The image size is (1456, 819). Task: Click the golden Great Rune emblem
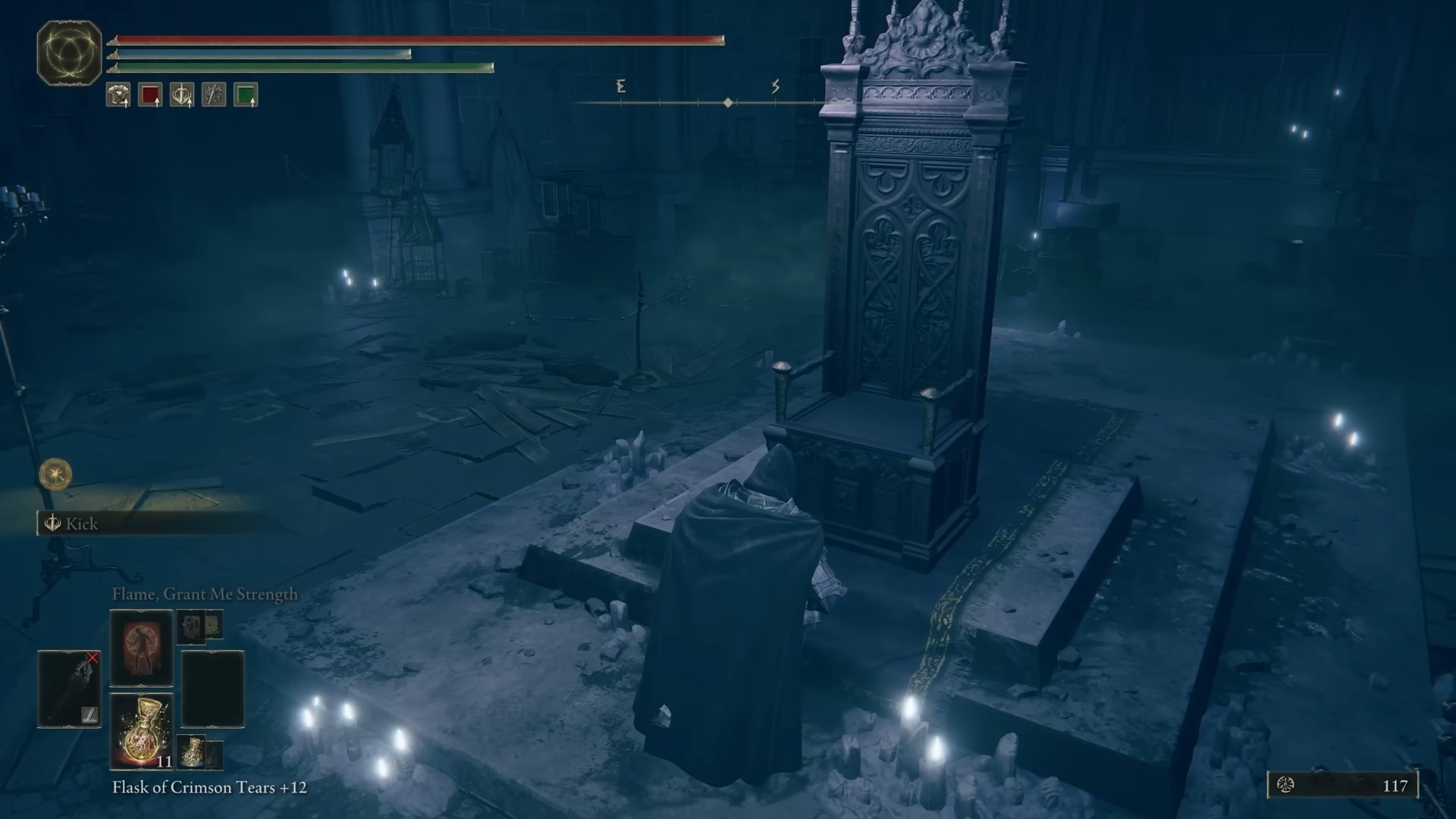point(70,53)
